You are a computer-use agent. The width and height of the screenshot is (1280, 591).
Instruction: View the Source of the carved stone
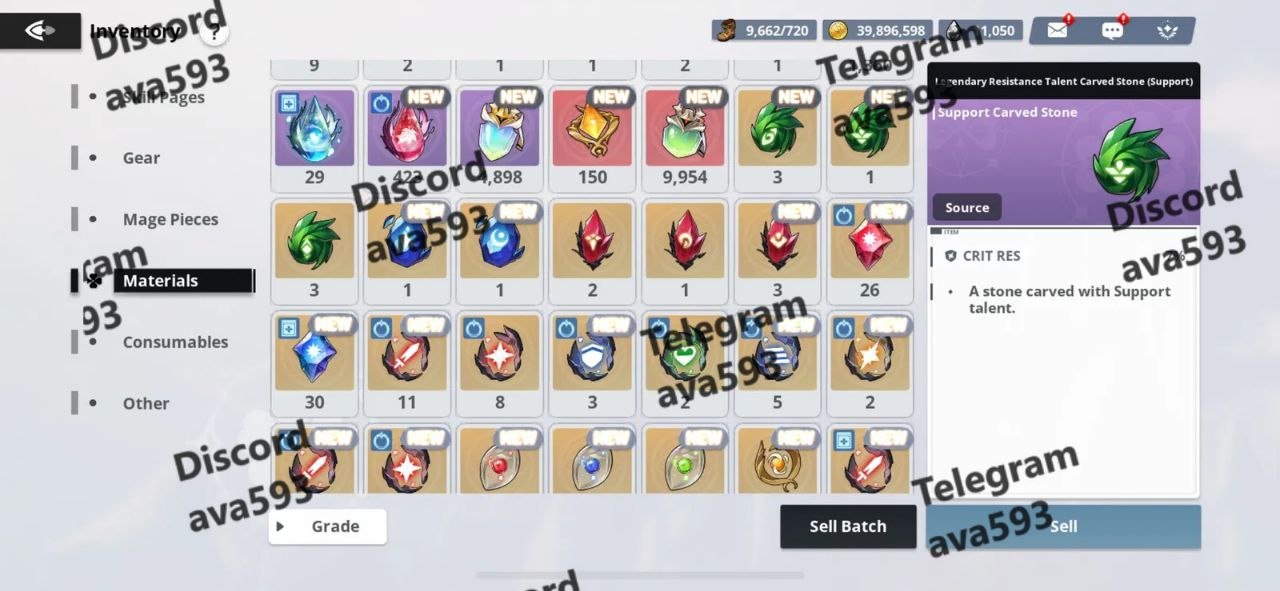pos(967,208)
